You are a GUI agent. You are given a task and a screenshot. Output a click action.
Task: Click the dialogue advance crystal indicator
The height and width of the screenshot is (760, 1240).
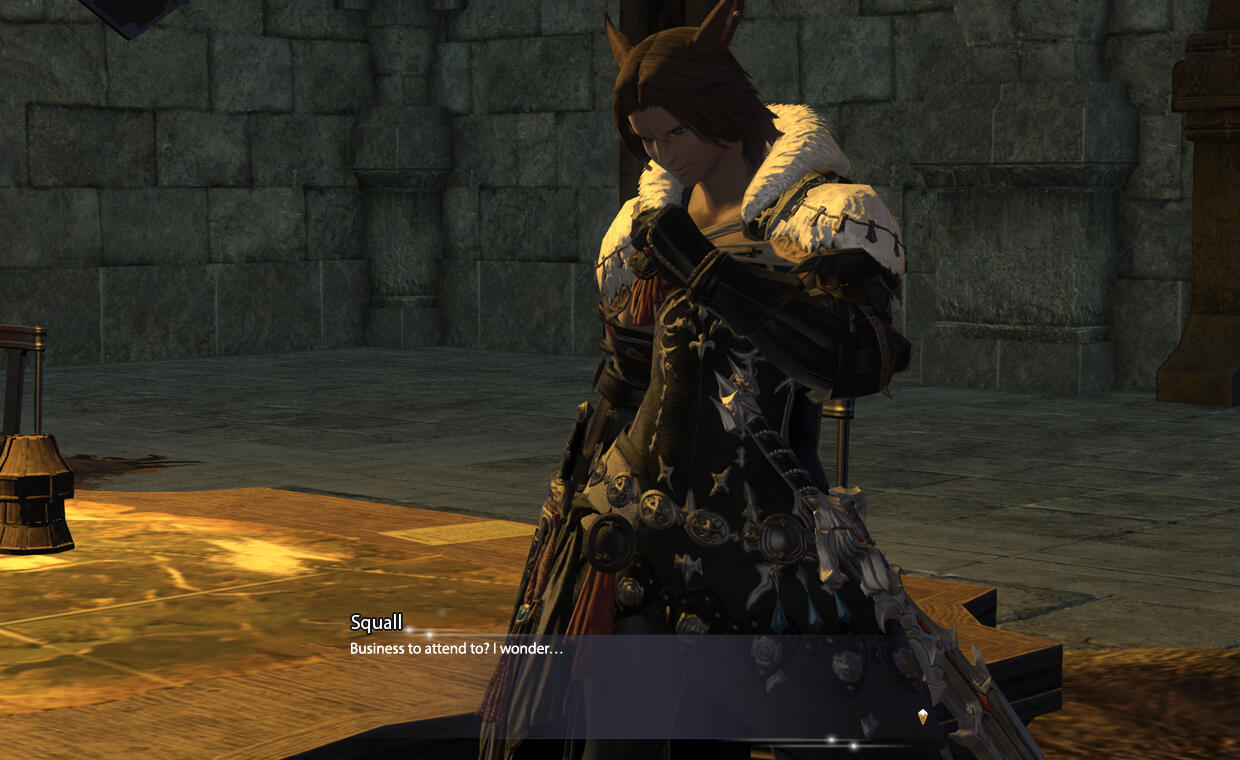tap(922, 716)
